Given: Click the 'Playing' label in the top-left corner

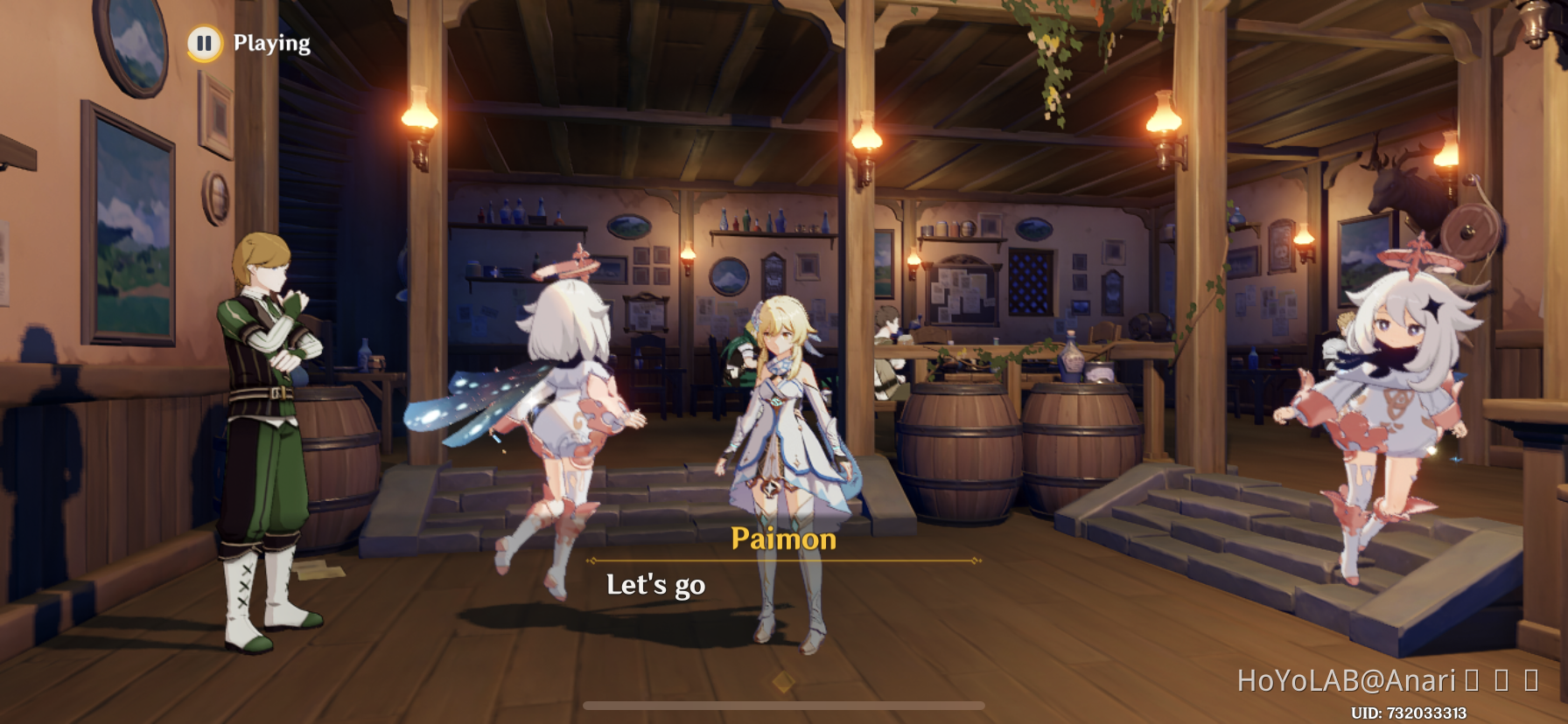Looking at the screenshot, I should (271, 41).
